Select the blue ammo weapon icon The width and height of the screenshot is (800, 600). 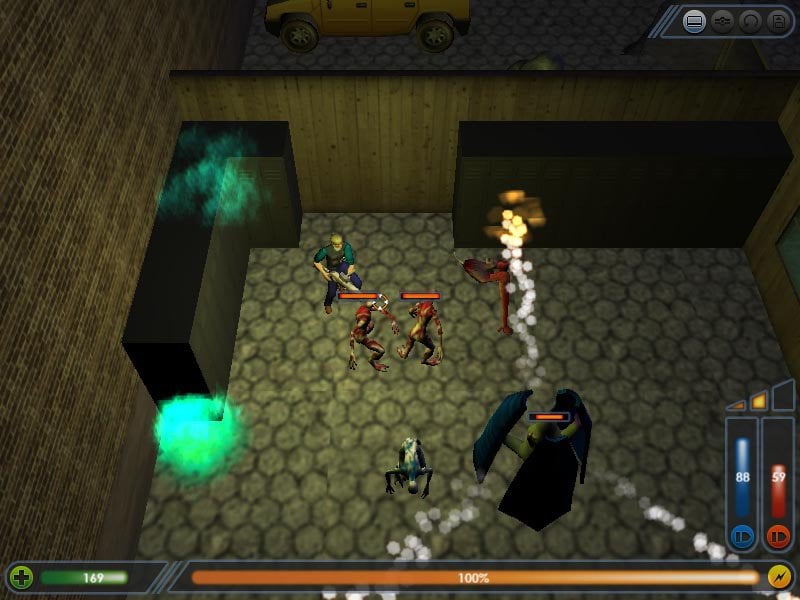[x=742, y=534]
